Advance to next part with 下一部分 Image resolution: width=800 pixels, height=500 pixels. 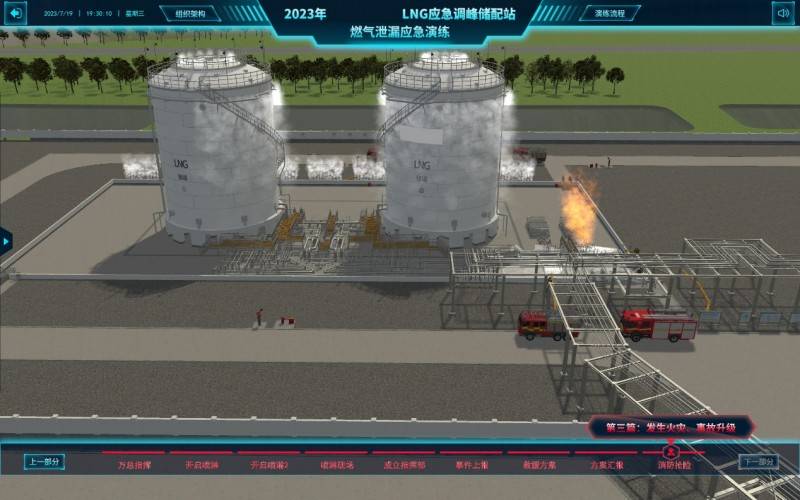coord(758,462)
